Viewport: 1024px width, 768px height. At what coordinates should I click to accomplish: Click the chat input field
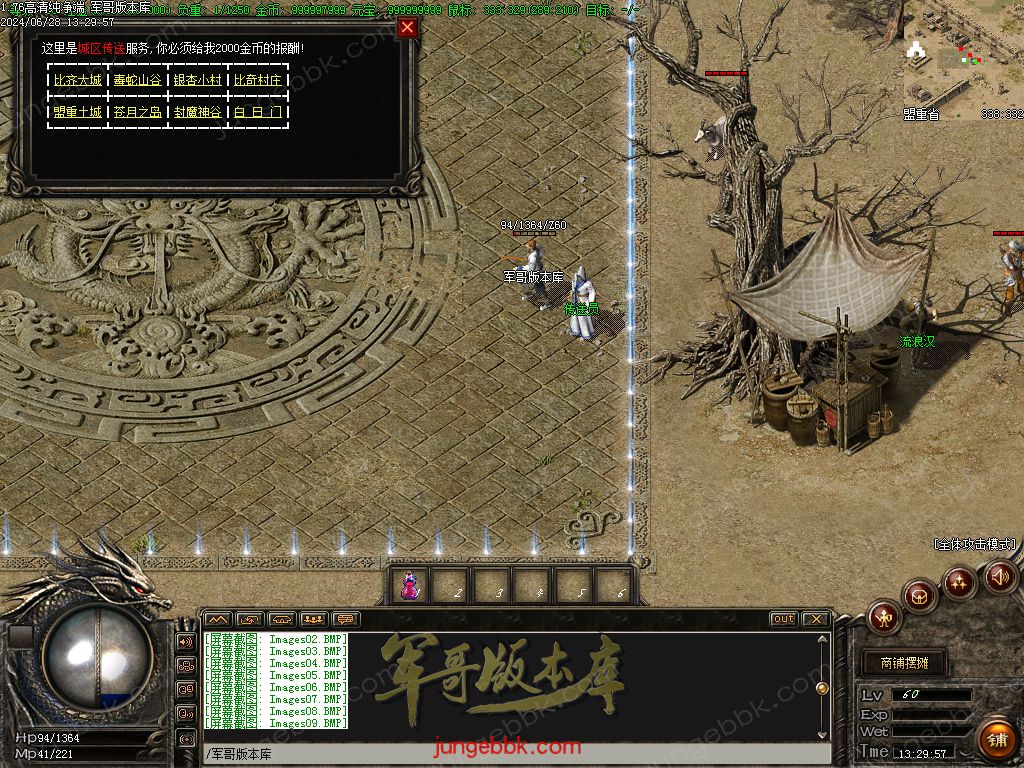[515, 754]
